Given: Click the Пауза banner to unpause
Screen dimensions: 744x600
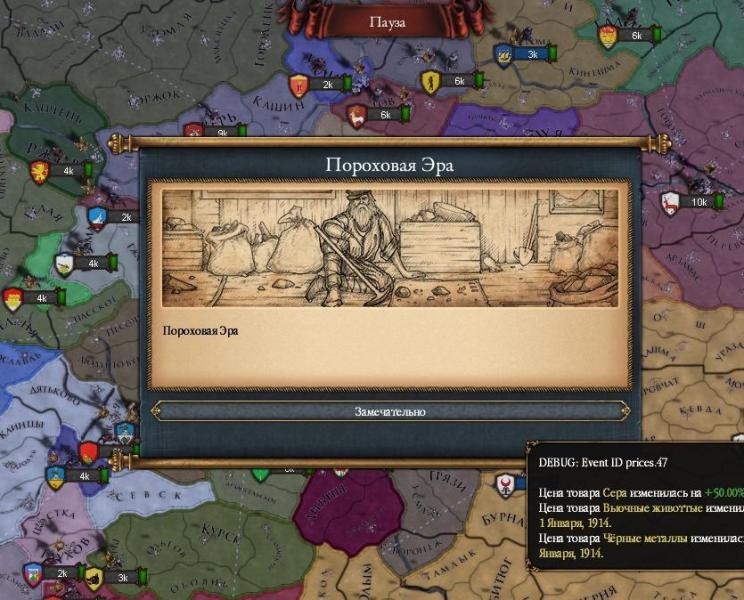Looking at the screenshot, I should [x=387, y=22].
